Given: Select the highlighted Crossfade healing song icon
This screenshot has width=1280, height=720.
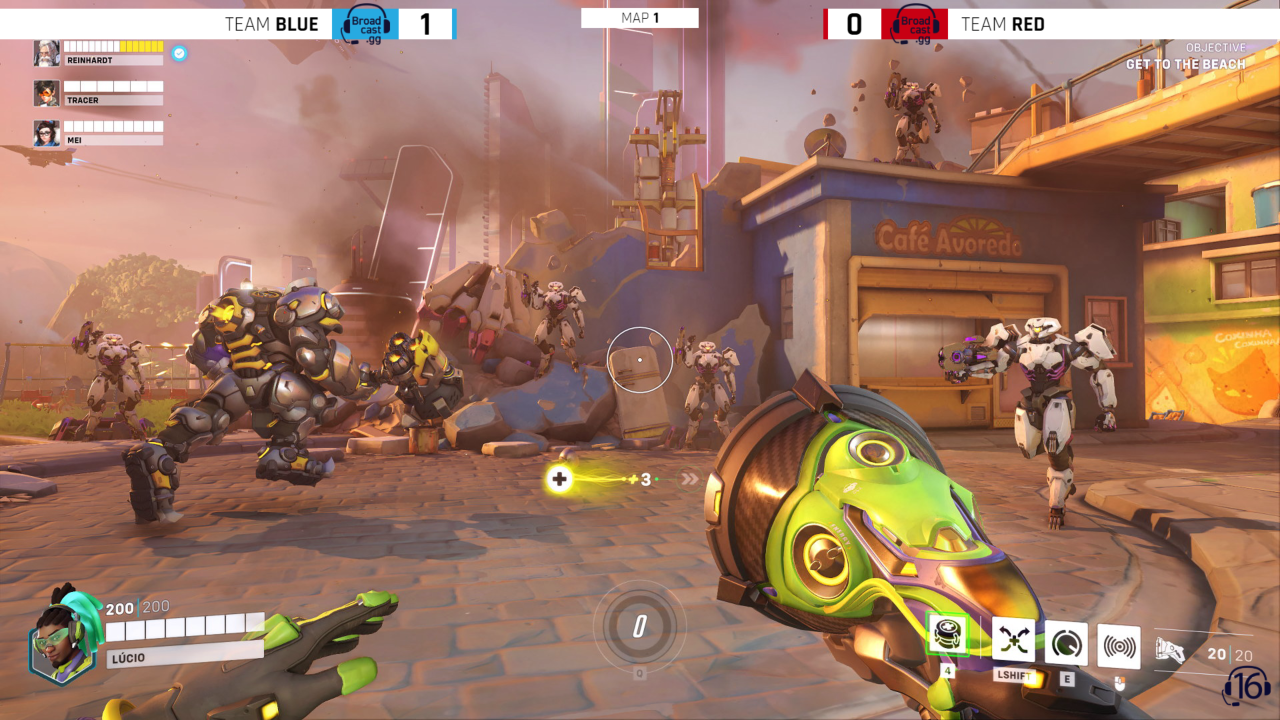Looking at the screenshot, I should click(x=947, y=634).
